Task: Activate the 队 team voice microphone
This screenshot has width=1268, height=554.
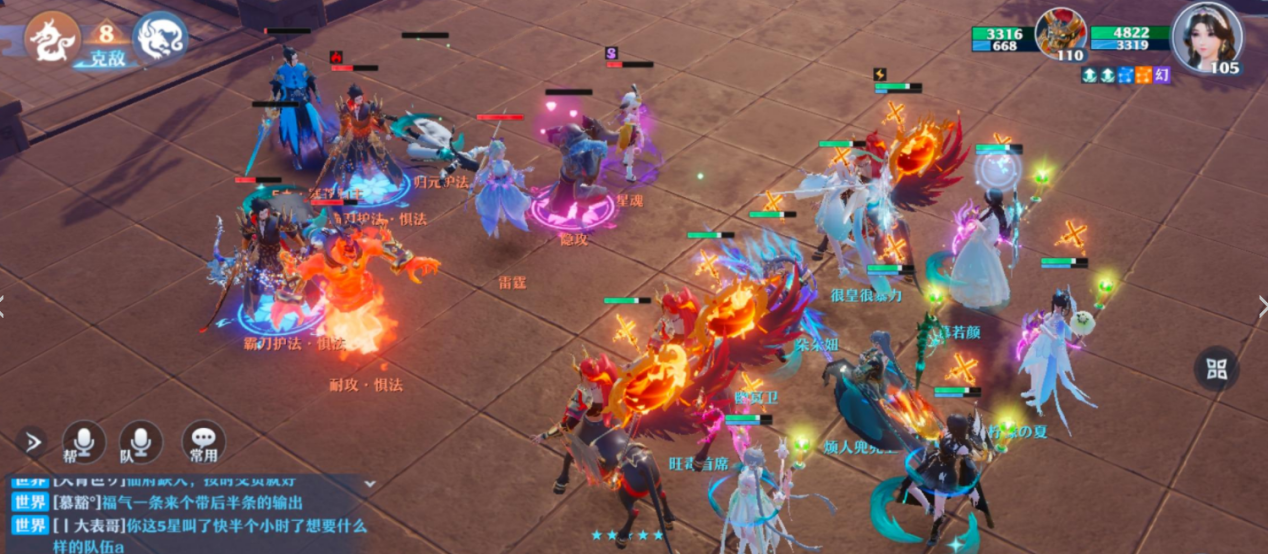Action: (141, 441)
